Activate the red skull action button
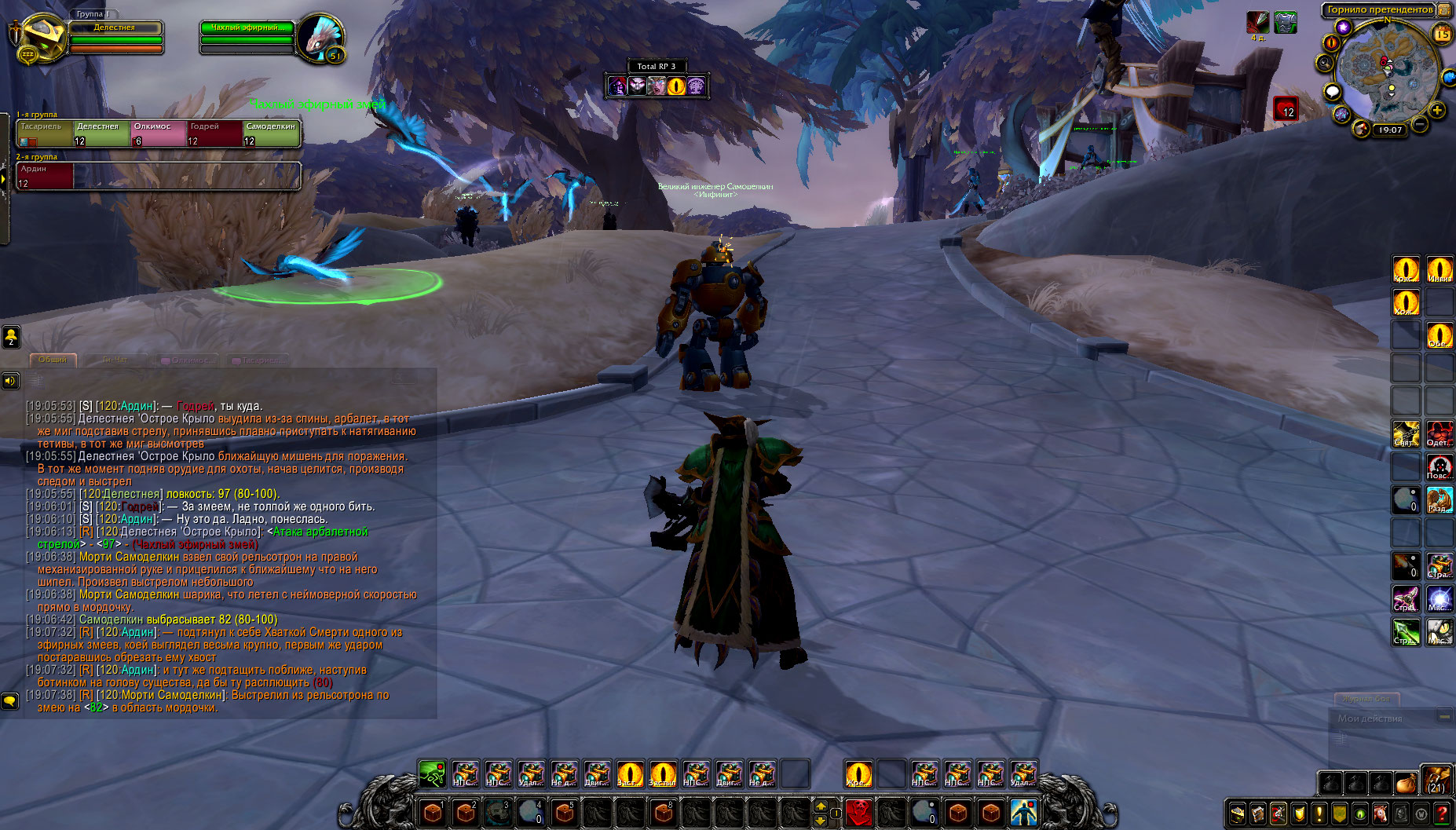 tap(858, 812)
